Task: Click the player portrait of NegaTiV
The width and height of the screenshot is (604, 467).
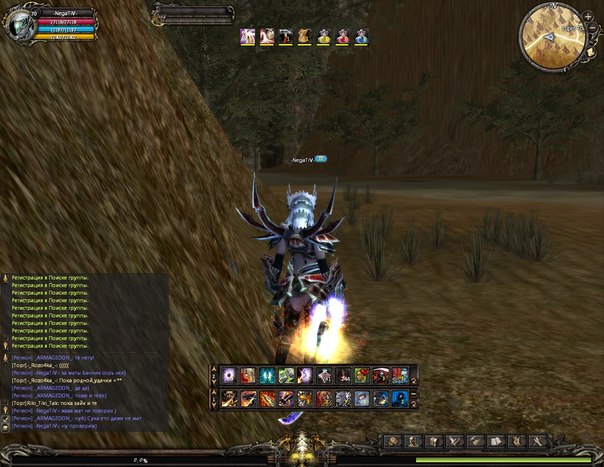Action: 19,26
